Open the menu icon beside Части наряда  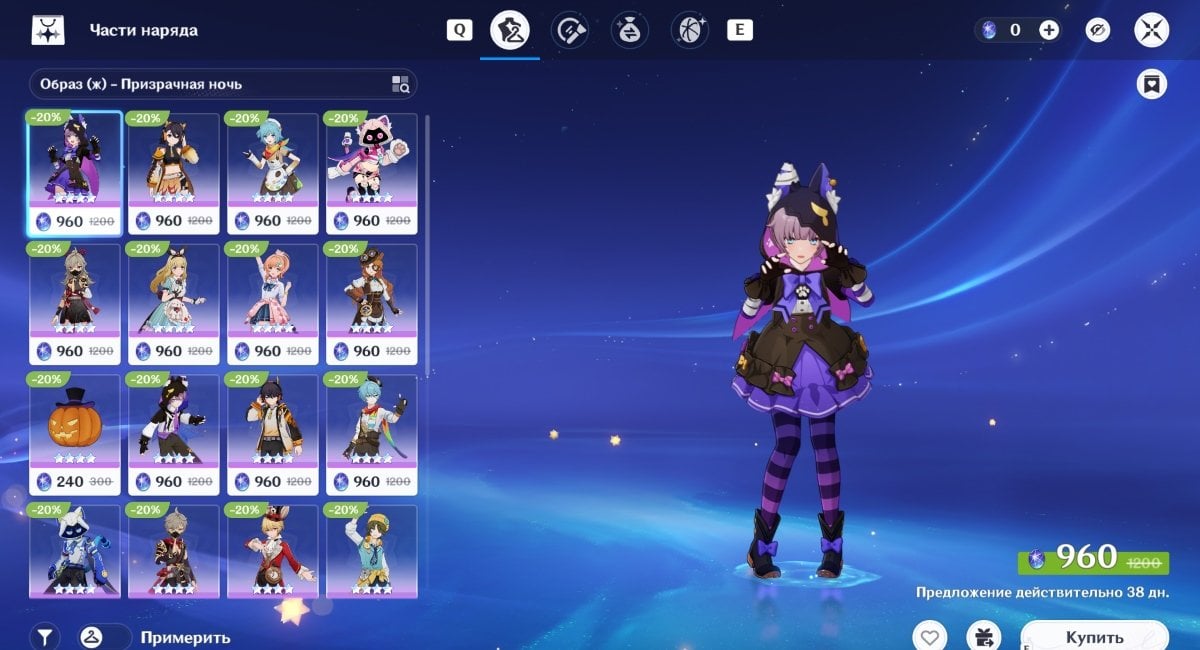(47, 31)
